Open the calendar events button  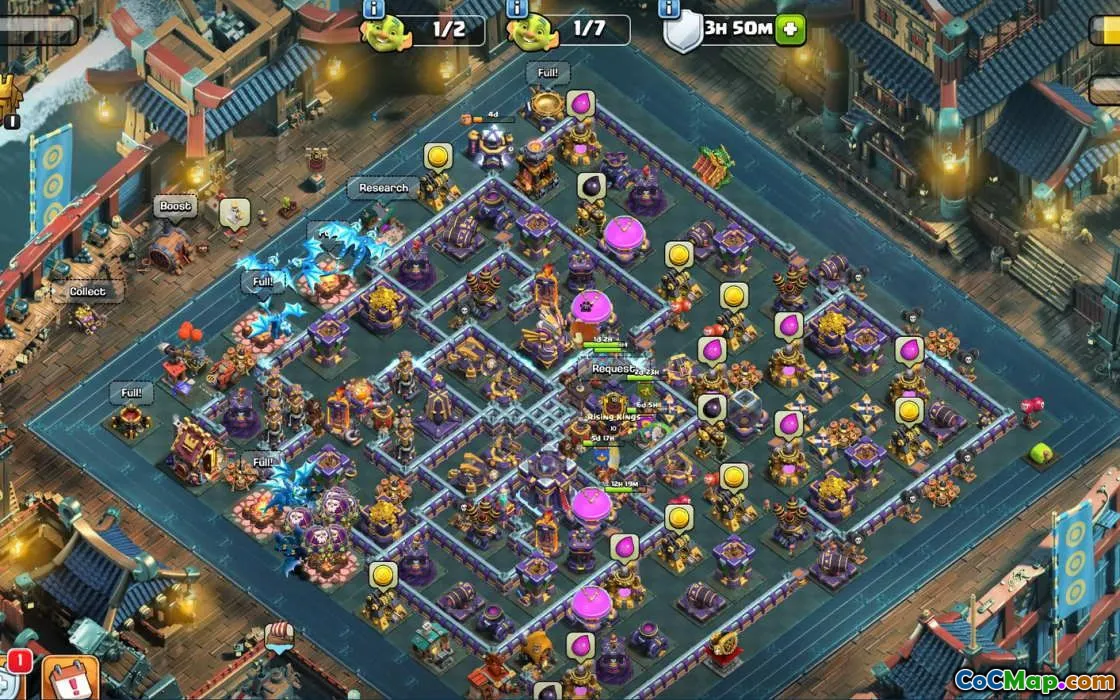(69, 679)
